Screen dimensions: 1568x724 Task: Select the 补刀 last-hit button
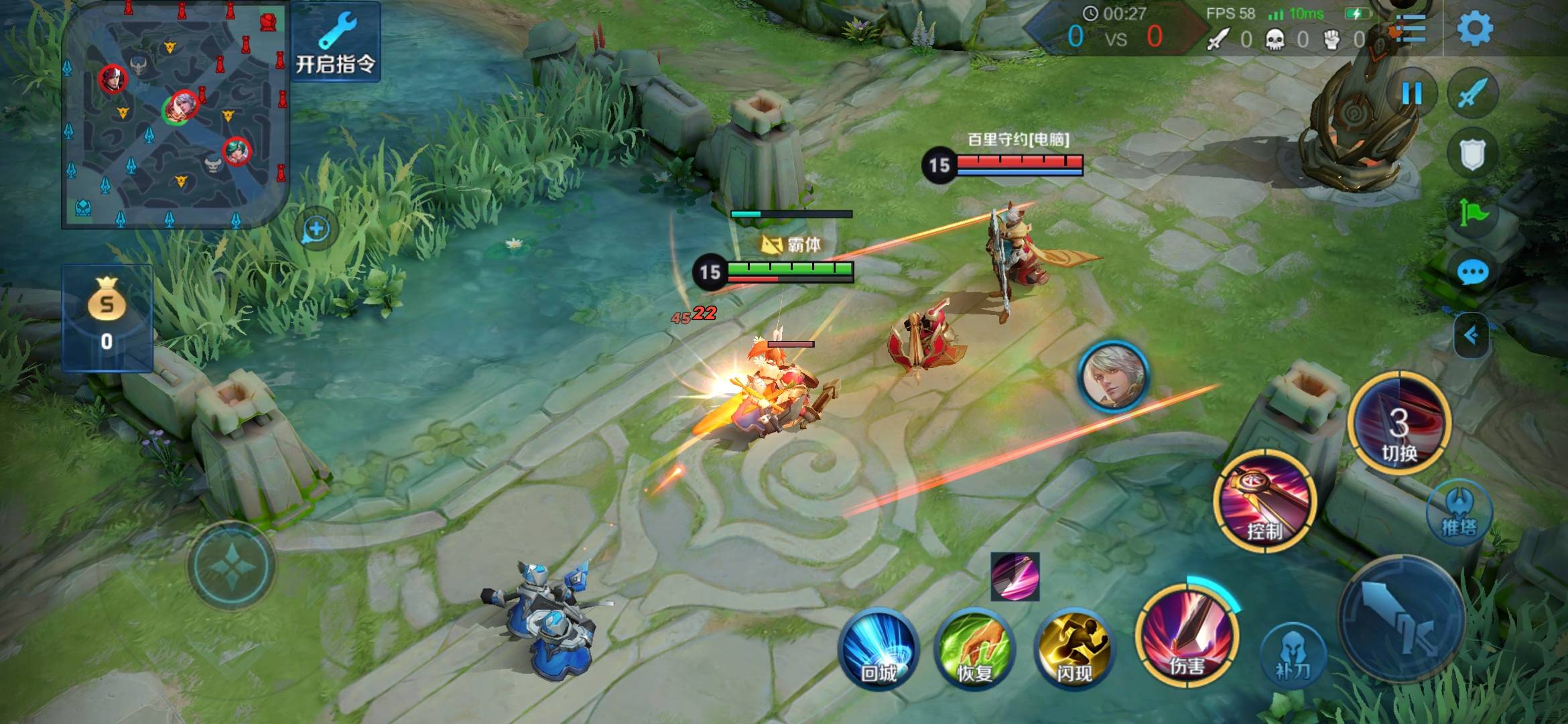[1293, 655]
